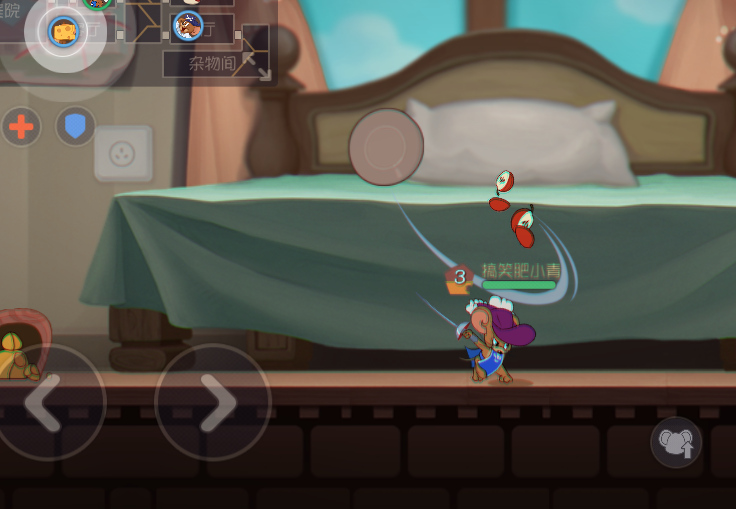The width and height of the screenshot is (736, 509).
Task: Tap the right movement arrow
Action: (212, 402)
